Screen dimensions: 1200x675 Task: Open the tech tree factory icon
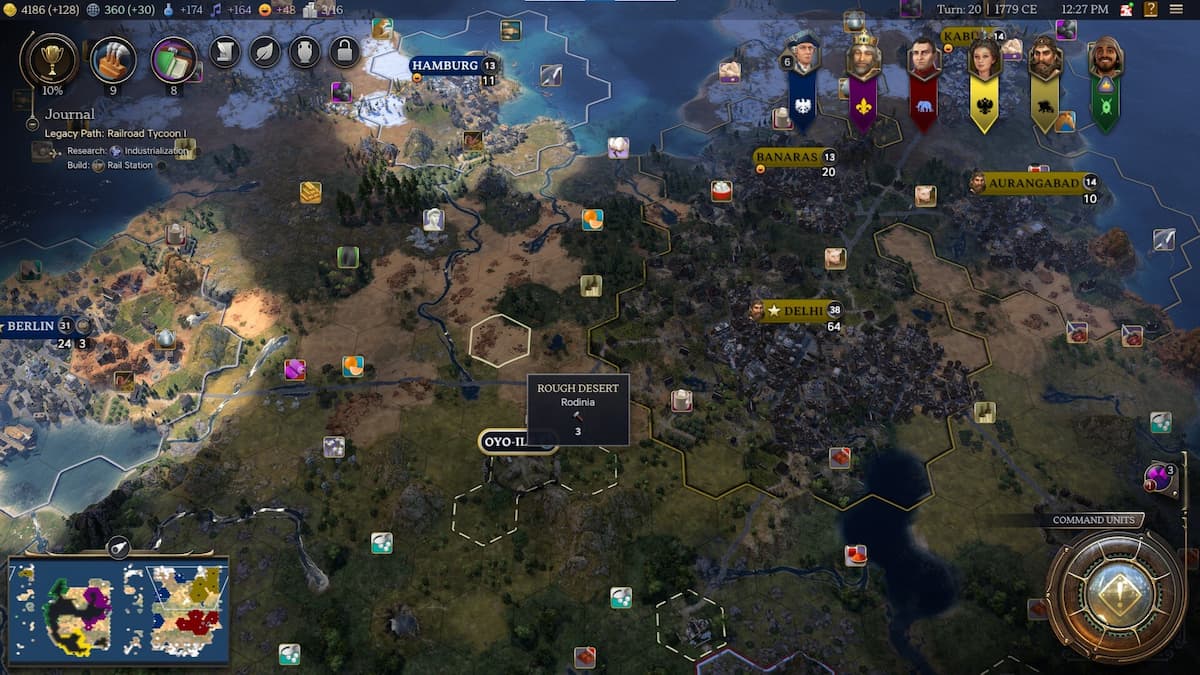coord(113,59)
